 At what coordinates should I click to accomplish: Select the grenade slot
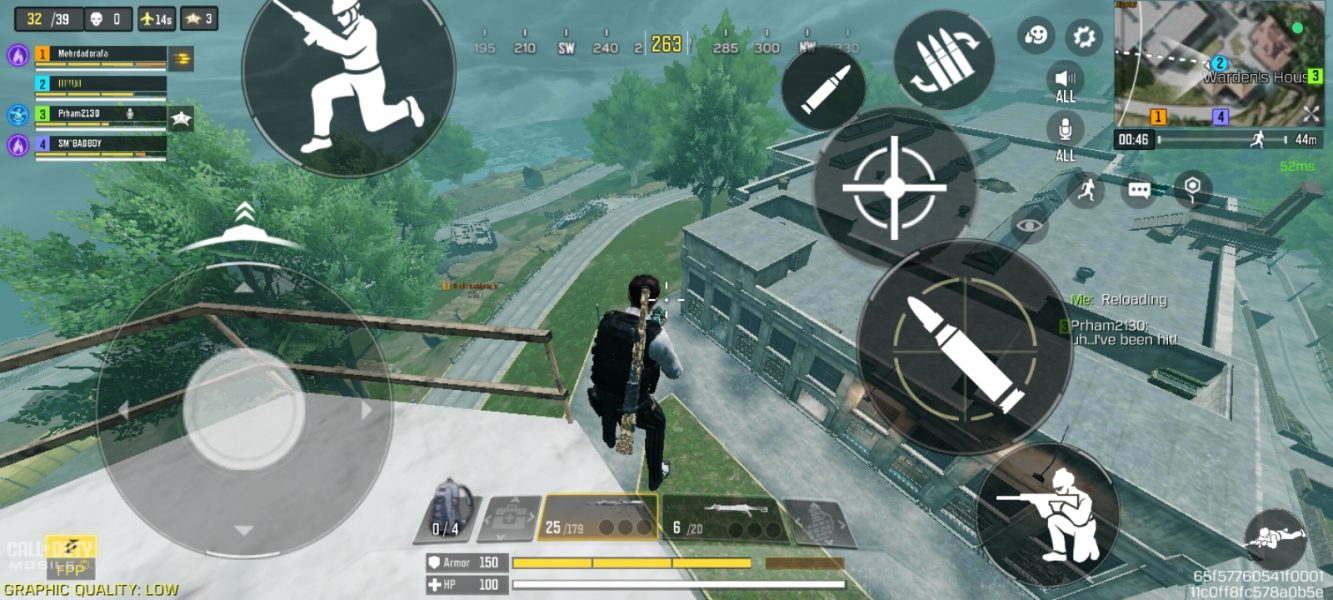pos(820,523)
